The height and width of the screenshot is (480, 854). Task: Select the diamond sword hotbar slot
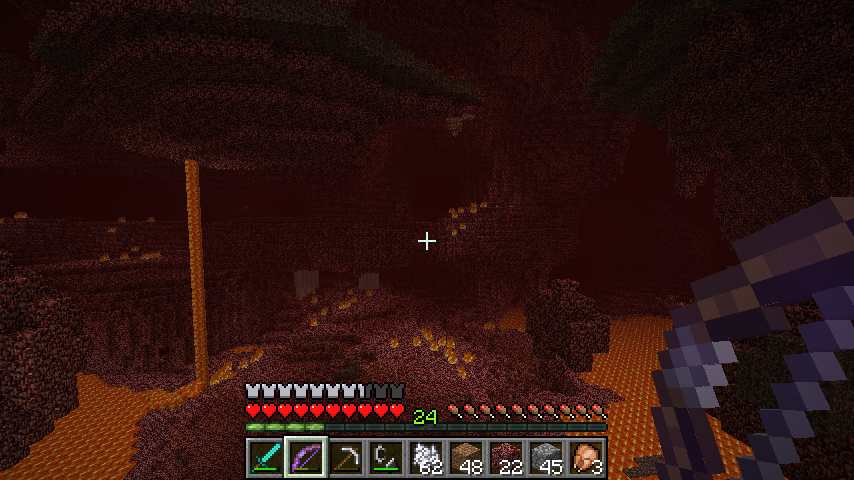[265, 458]
